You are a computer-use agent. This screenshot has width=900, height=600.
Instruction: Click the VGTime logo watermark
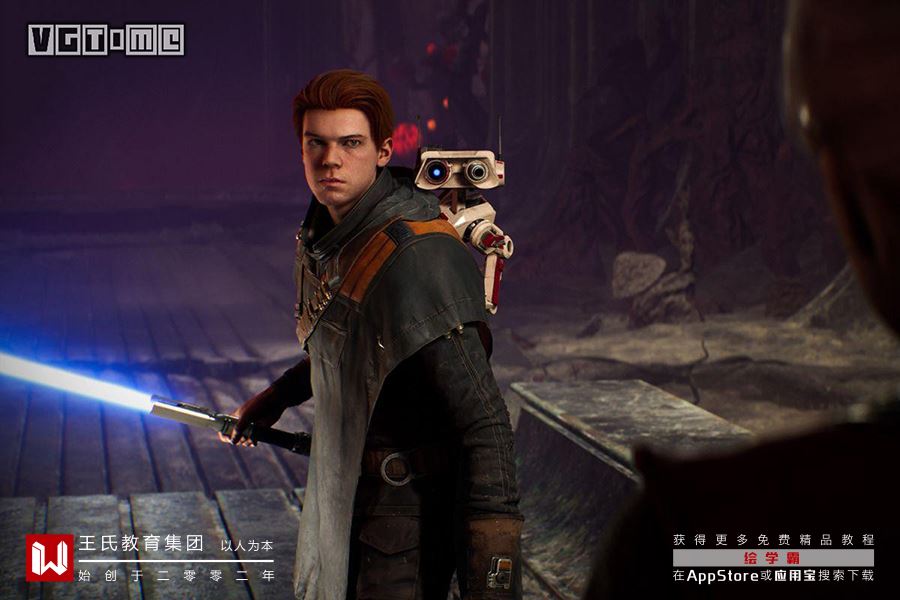tap(106, 40)
